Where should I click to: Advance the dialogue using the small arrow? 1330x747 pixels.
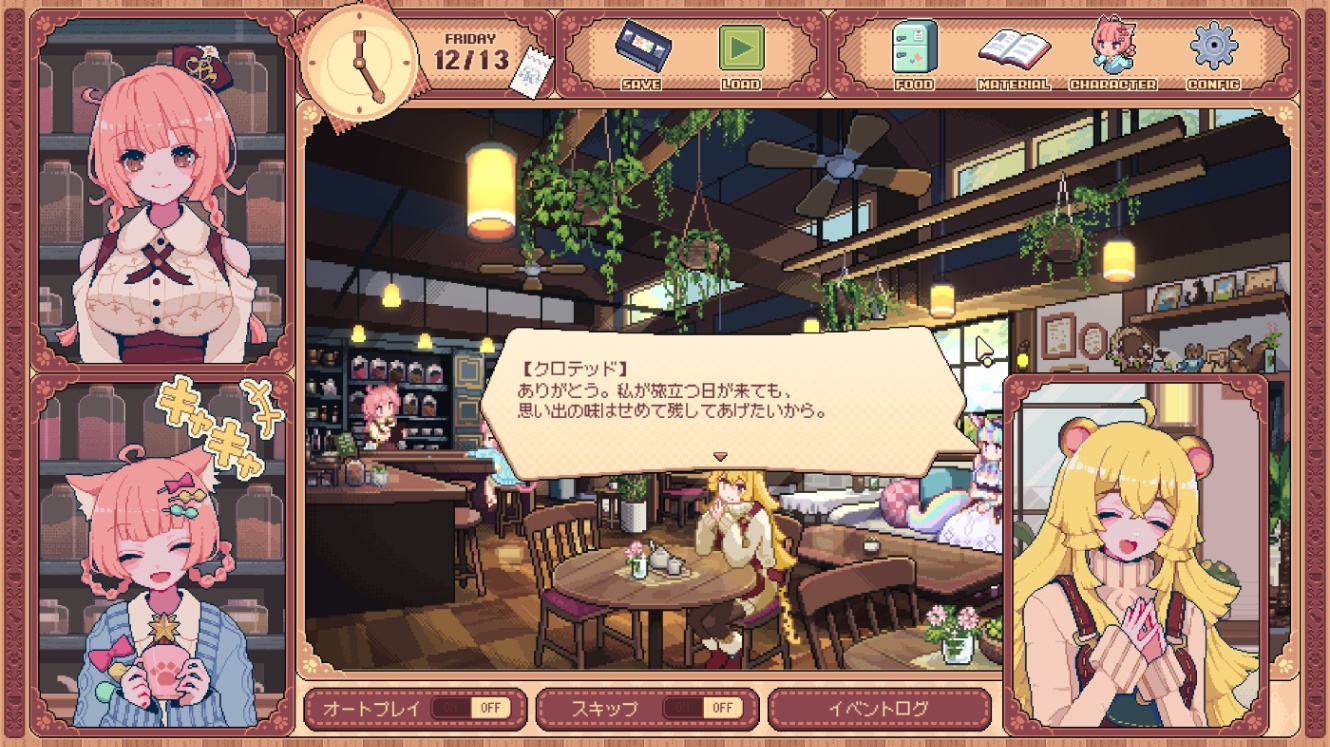[x=719, y=457]
